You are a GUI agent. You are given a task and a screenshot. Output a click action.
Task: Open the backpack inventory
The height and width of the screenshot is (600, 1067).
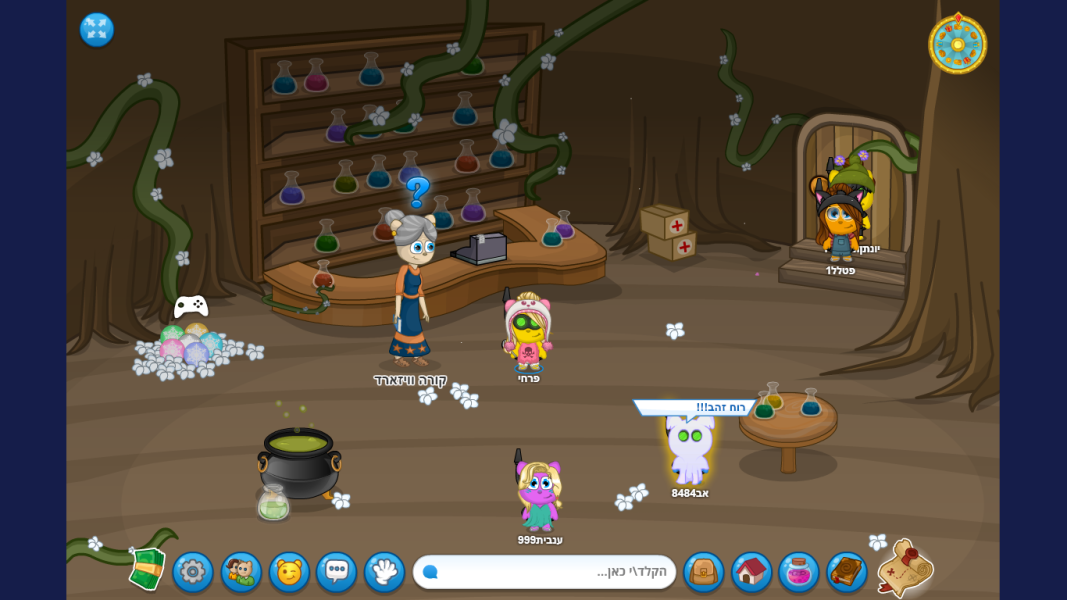[x=704, y=572]
